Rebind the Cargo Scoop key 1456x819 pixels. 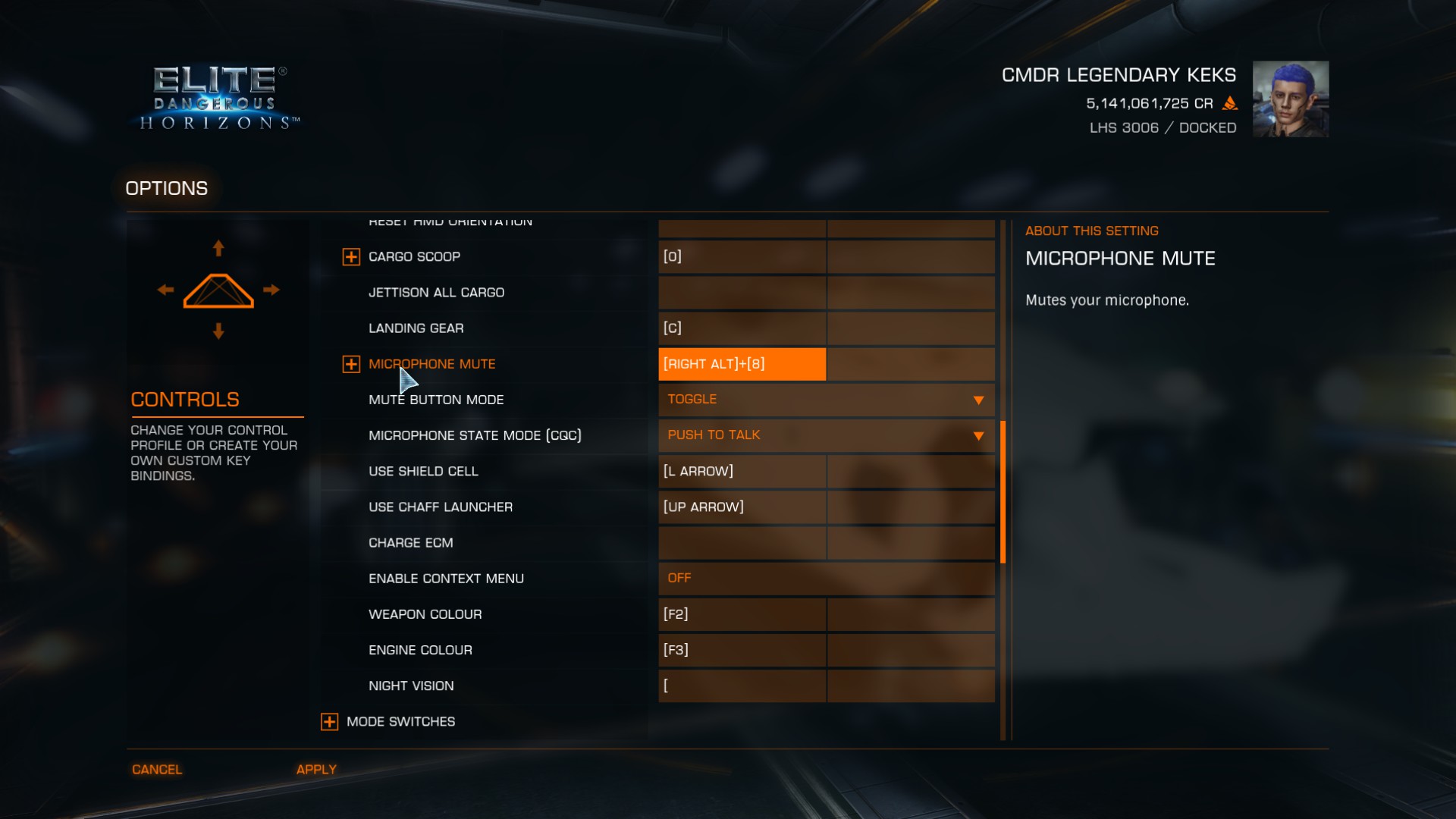(742, 257)
